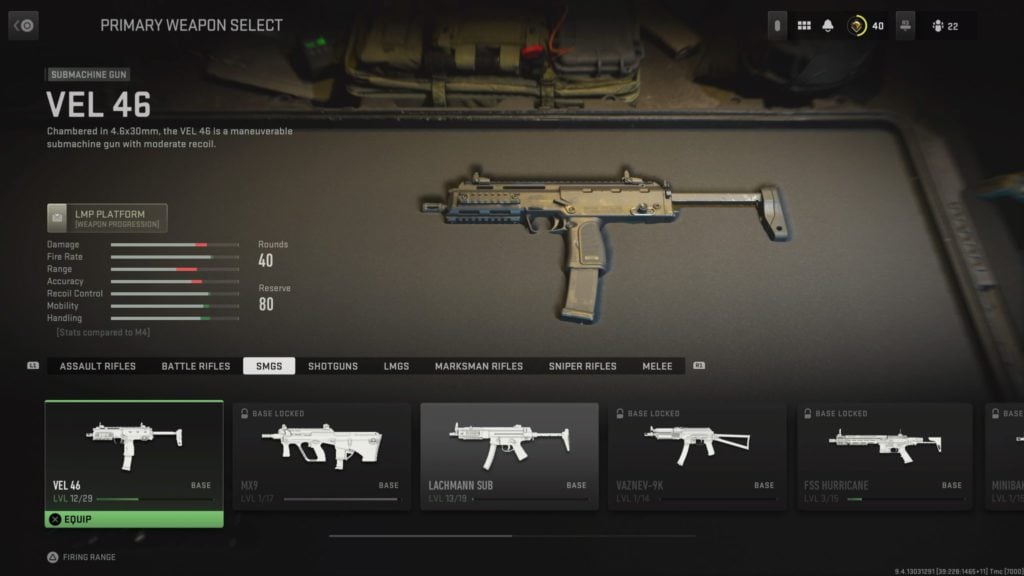Image resolution: width=1024 pixels, height=576 pixels.
Task: Open the LMP Platform weapon progression
Action: click(x=107, y=218)
